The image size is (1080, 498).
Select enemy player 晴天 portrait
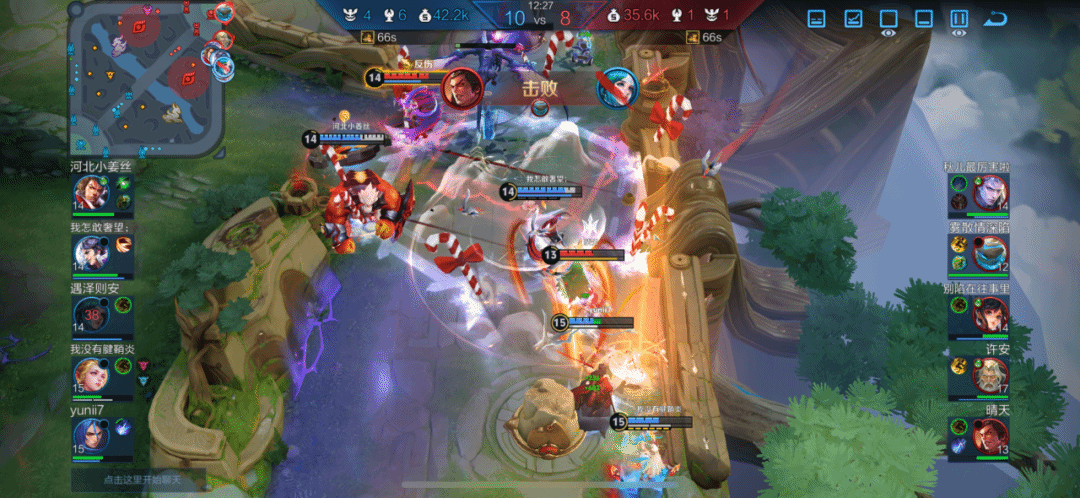[991, 437]
